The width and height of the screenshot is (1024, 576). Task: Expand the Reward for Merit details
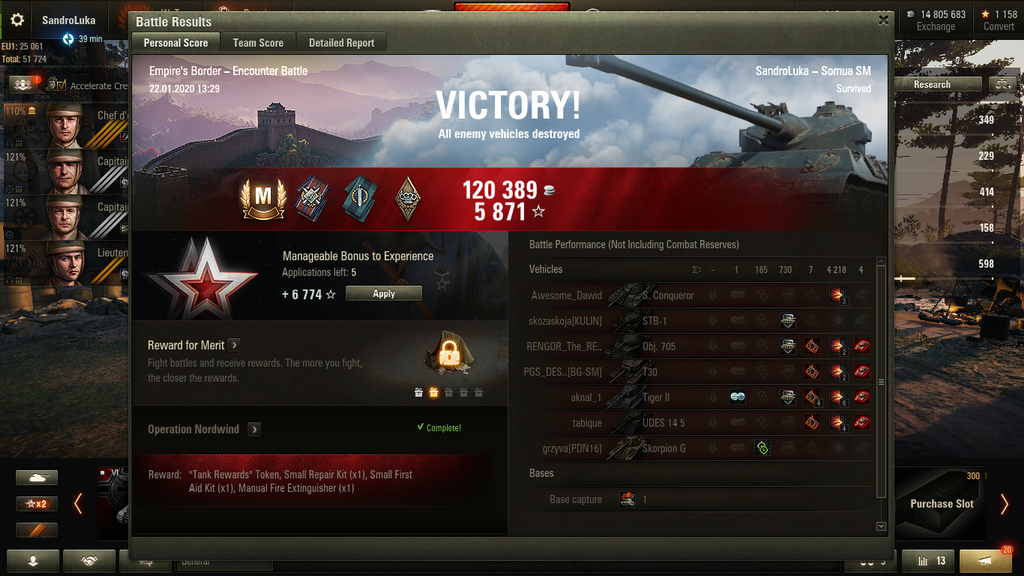click(x=234, y=345)
